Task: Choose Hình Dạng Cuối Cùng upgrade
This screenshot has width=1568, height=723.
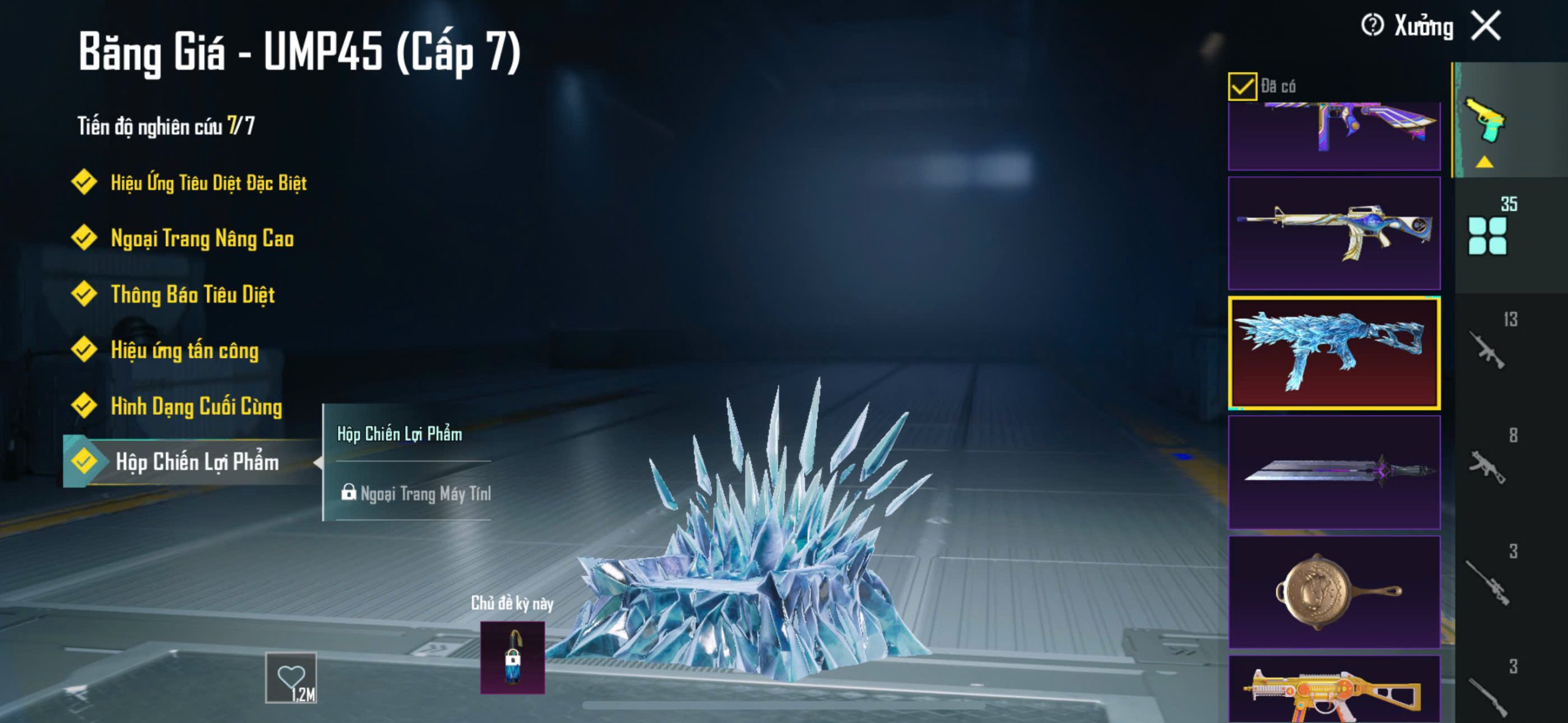Action: 196,406
